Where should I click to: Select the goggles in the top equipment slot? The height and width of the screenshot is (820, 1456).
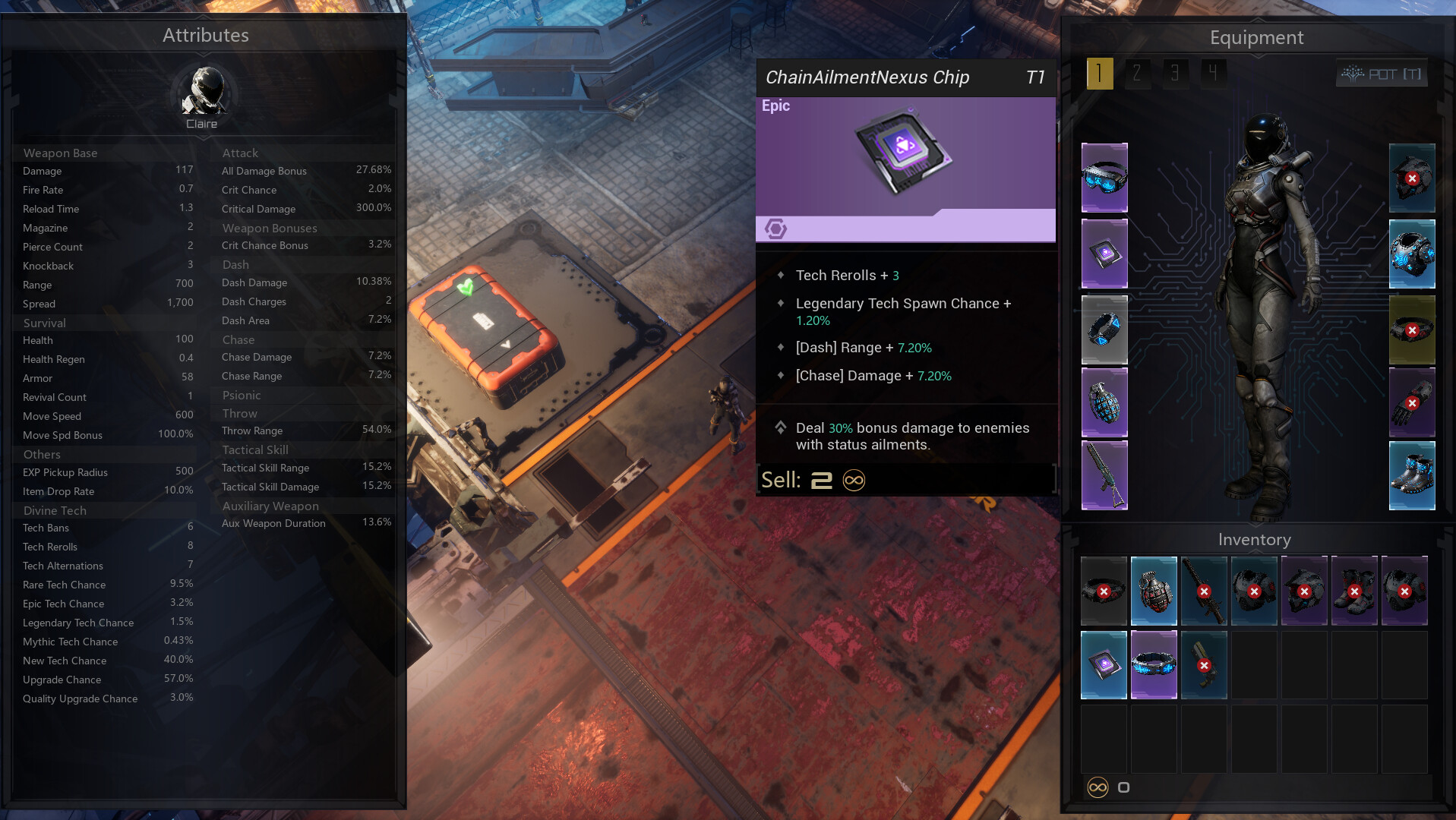(x=1104, y=178)
